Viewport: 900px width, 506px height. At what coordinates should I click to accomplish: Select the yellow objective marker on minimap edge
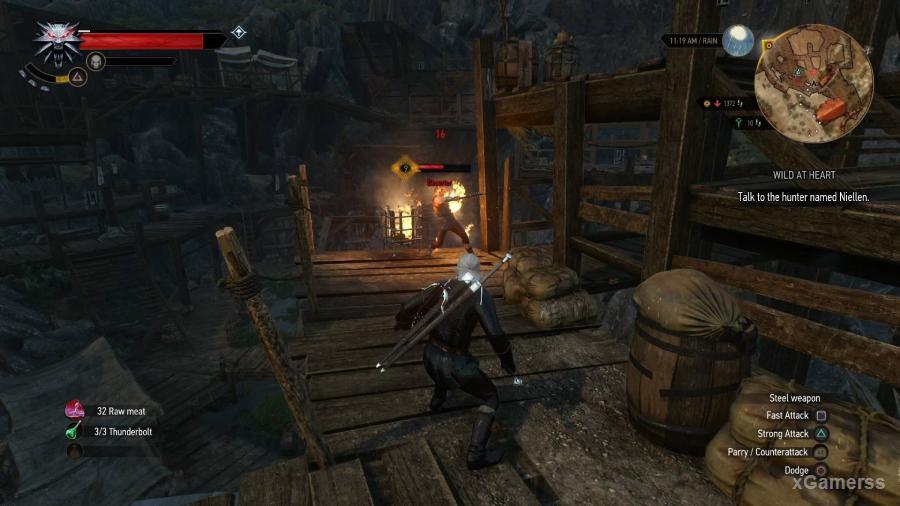[768, 45]
